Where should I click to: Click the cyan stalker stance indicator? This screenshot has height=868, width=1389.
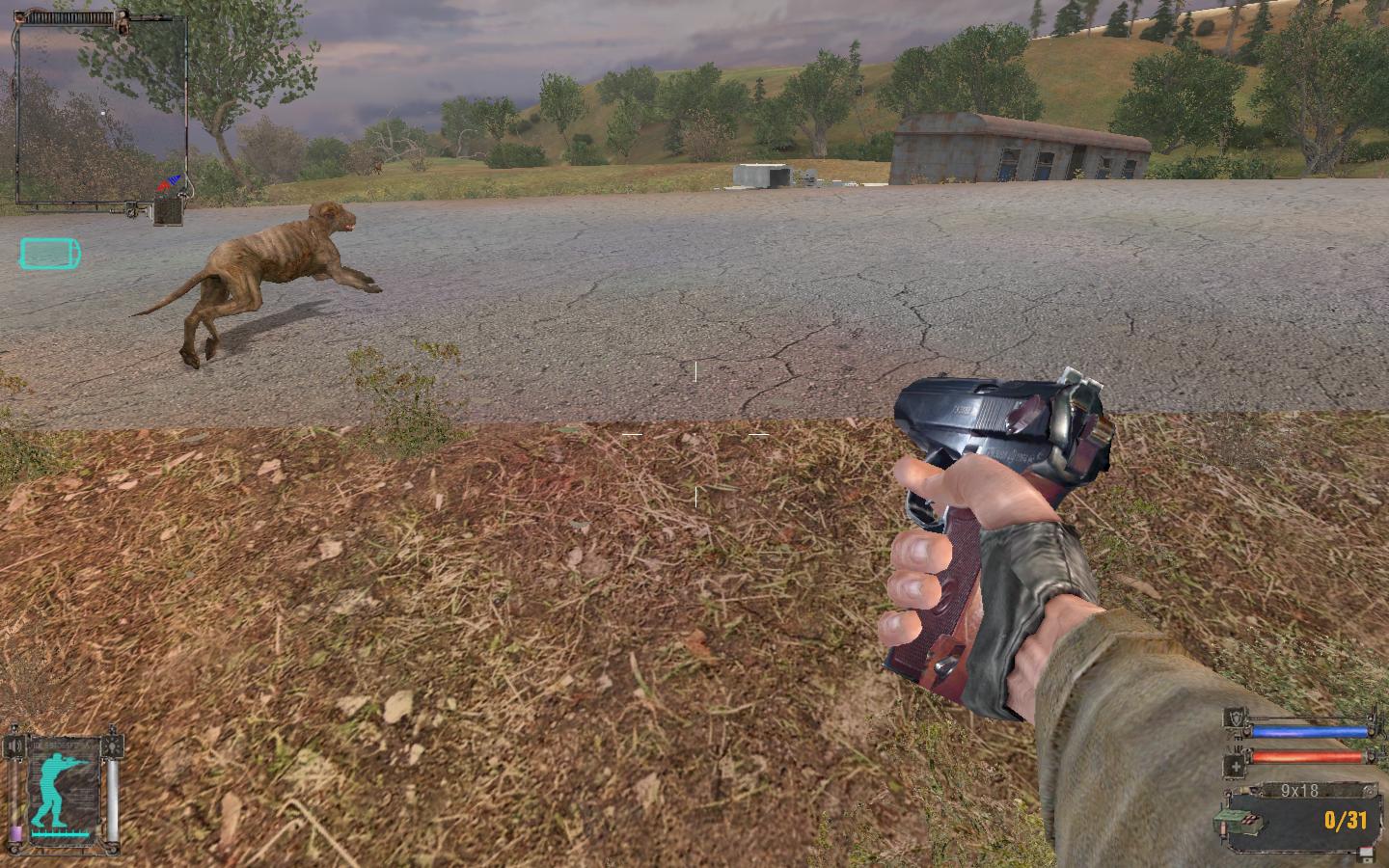pyautogui.click(x=64, y=783)
